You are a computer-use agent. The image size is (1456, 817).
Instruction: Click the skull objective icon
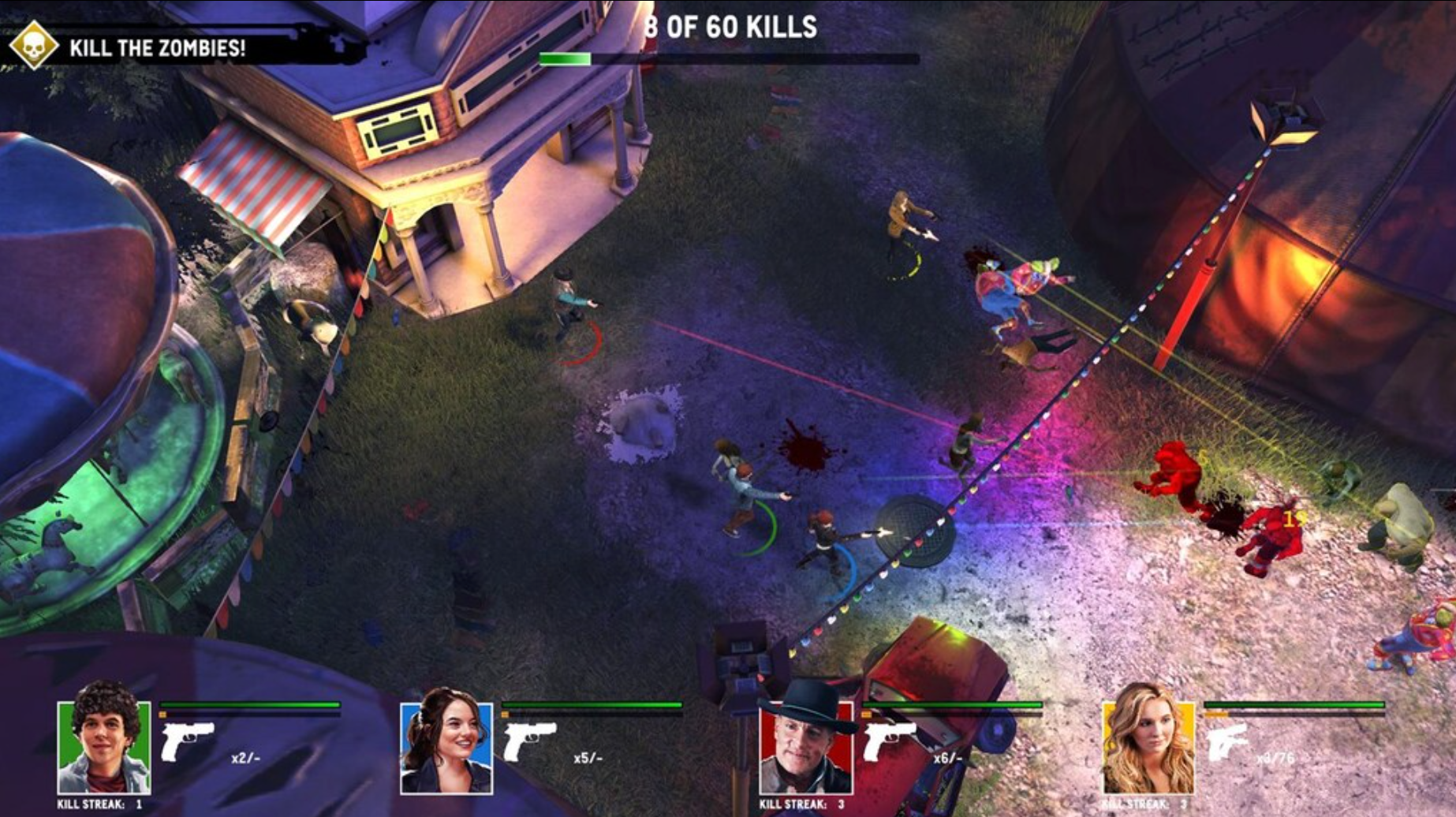pos(33,46)
